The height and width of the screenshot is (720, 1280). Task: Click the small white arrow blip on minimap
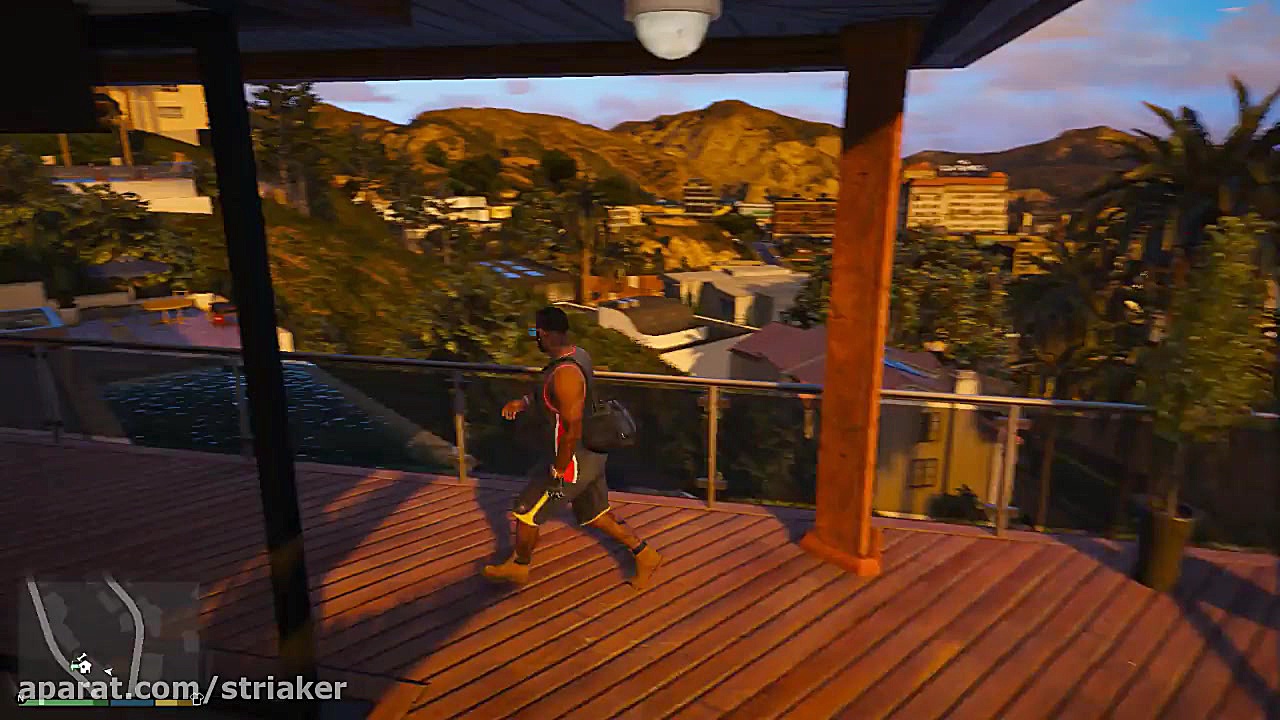click(x=108, y=671)
